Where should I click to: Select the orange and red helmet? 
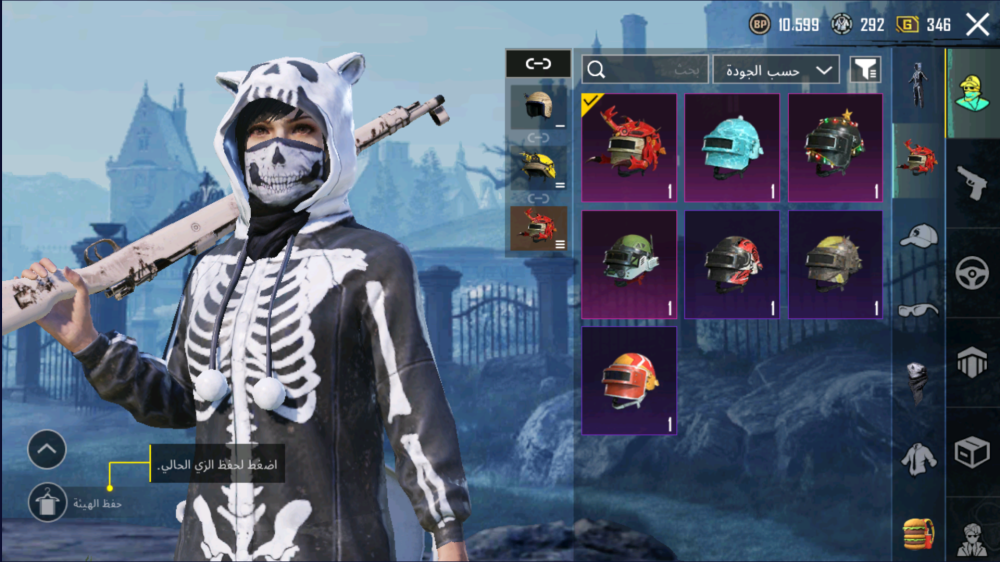(629, 380)
